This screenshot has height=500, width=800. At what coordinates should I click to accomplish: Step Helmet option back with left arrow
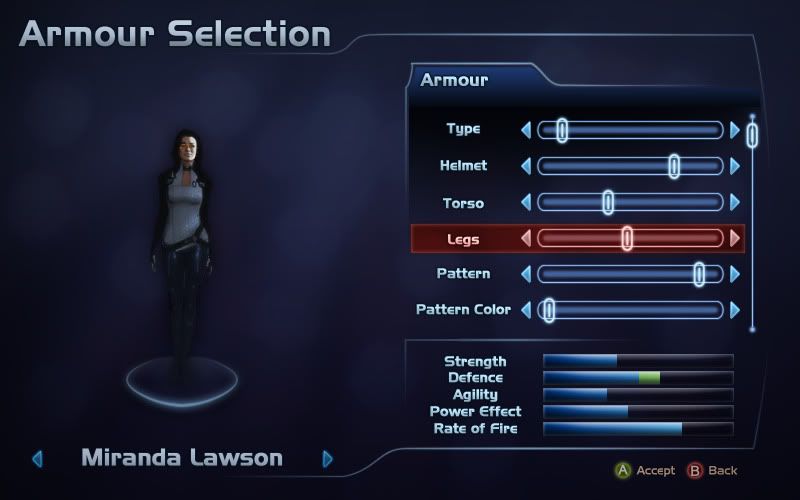(x=526, y=166)
